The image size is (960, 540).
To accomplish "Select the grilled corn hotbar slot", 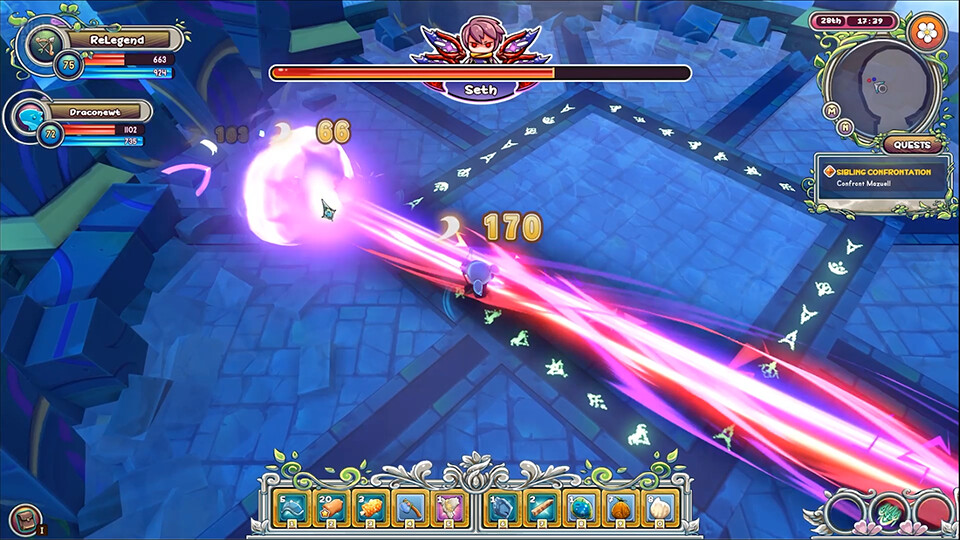I will tap(371, 509).
